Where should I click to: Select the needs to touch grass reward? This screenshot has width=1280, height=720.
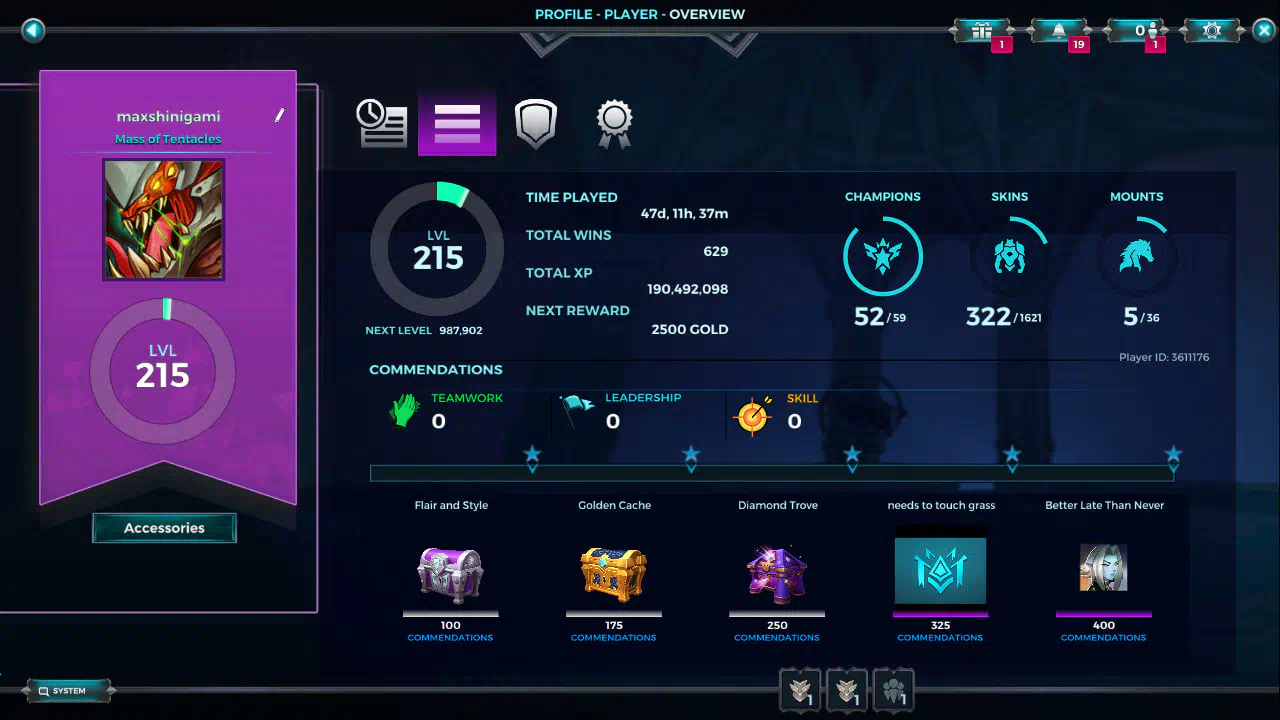(940, 571)
